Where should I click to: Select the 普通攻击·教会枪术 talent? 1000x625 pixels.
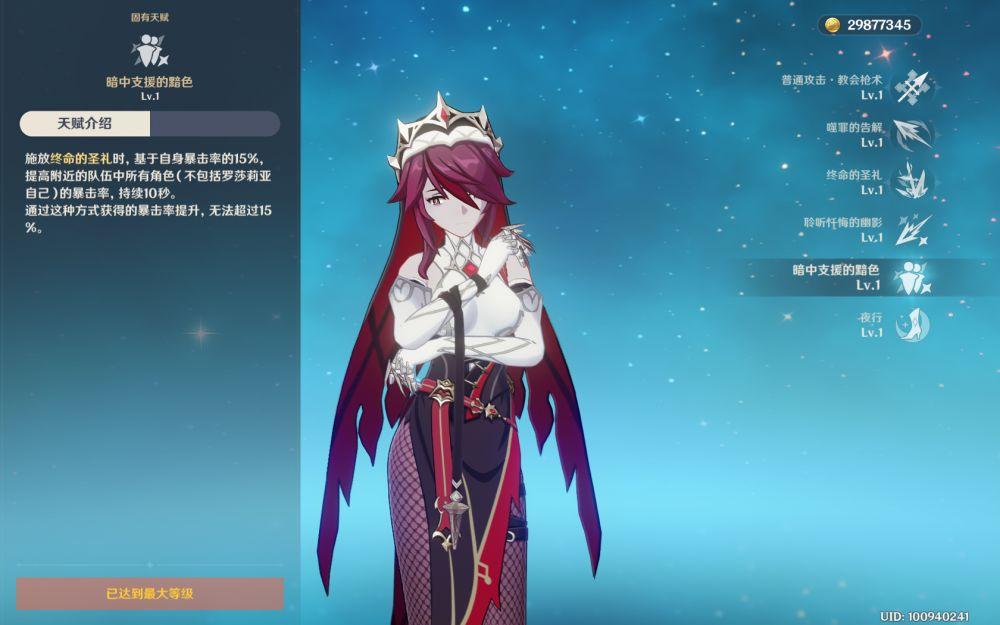(x=911, y=87)
